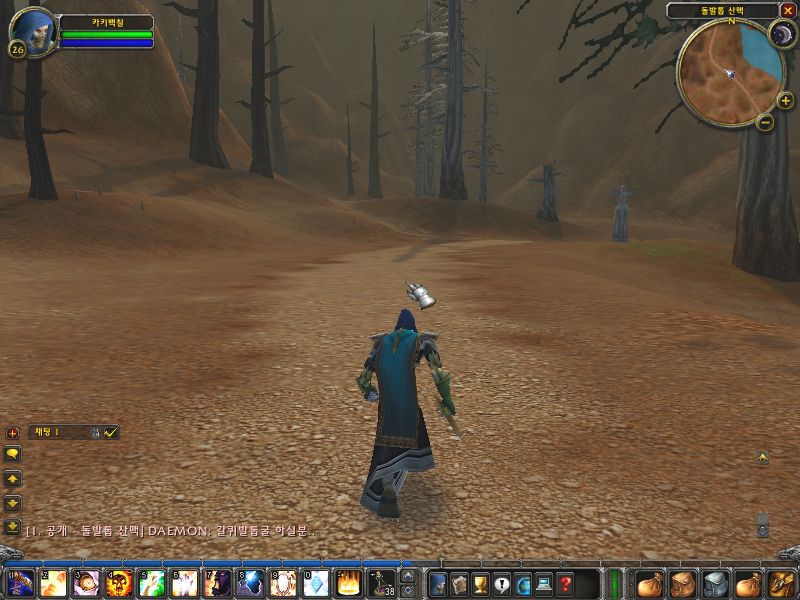The image size is (800, 600).
Task: Switch to the chat tab labeled 채팅 1
Action: [45, 432]
